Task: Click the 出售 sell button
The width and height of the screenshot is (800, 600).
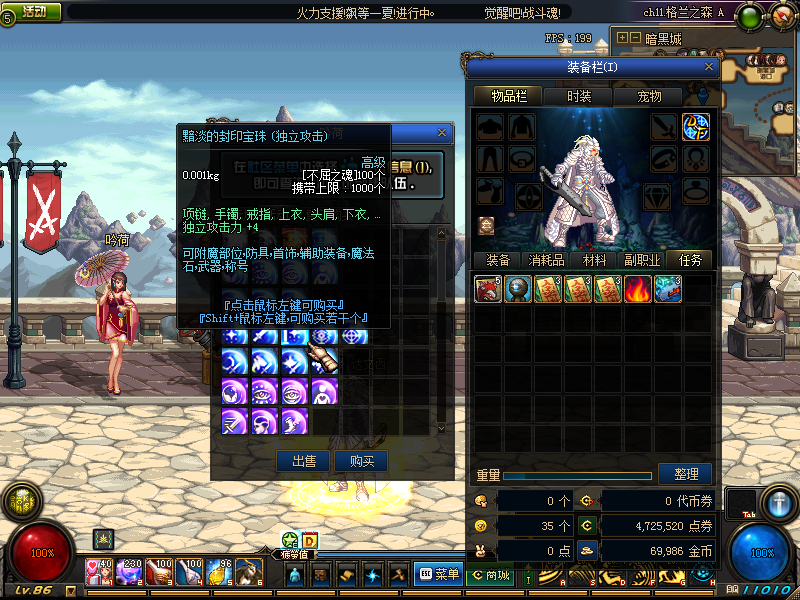Action: click(303, 461)
